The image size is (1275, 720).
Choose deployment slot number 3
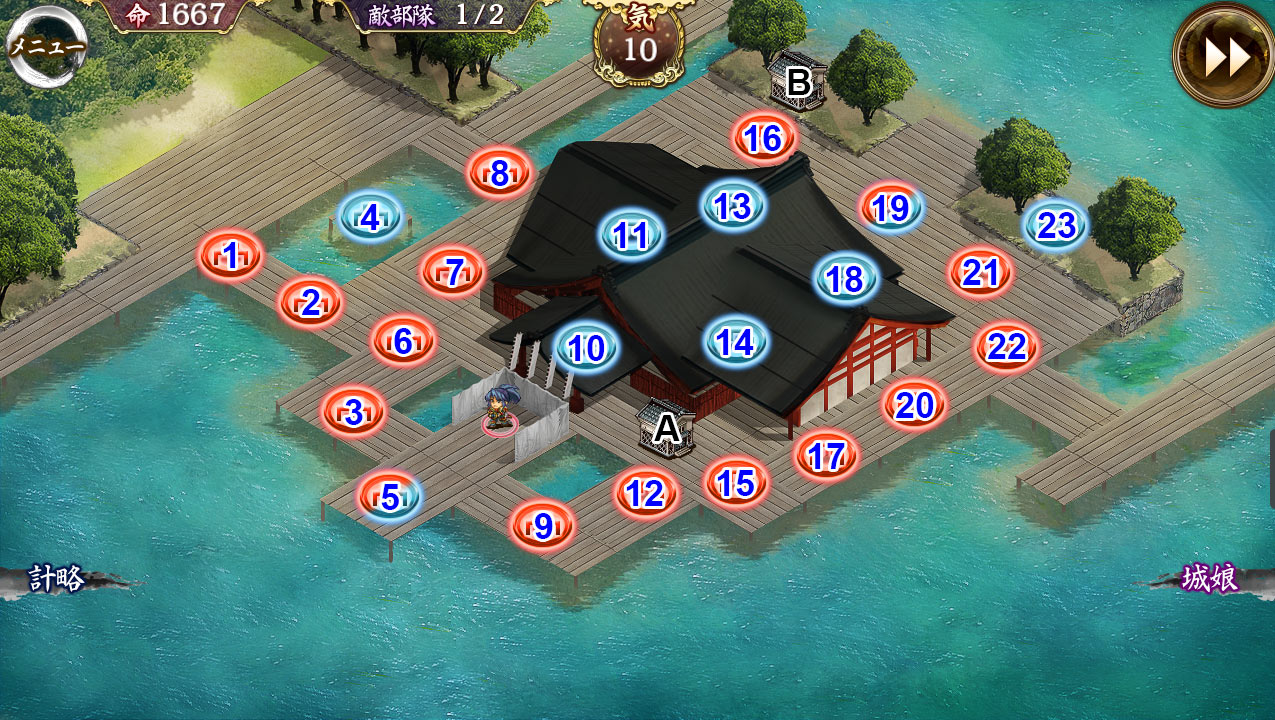[x=353, y=412]
